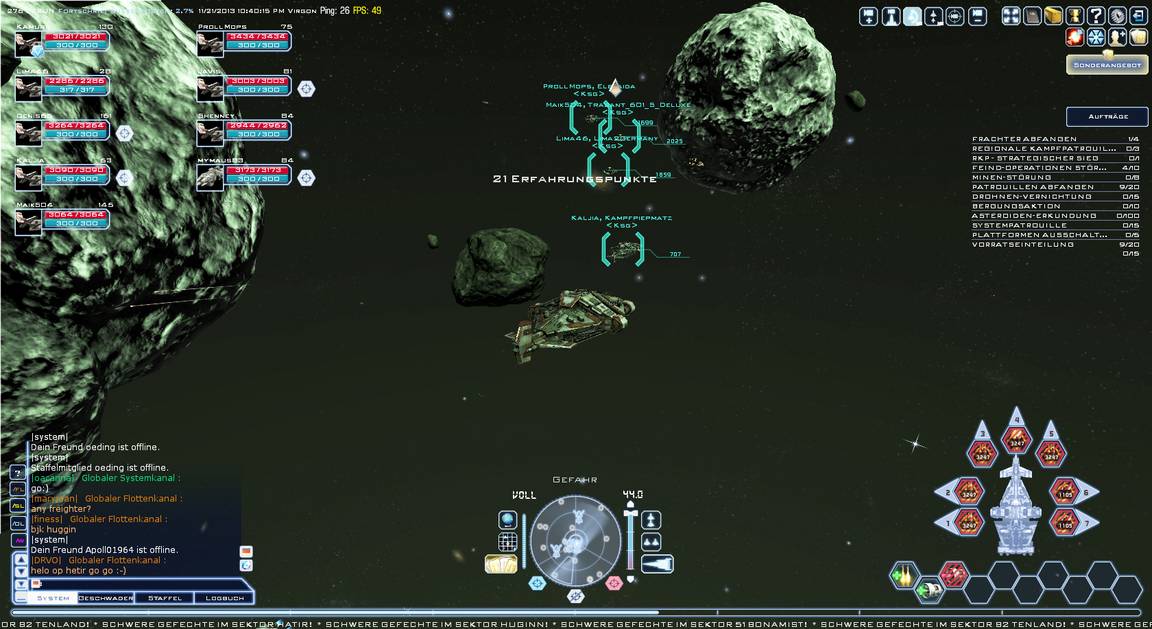The image size is (1152, 629).
Task: Select the System chat tab
Action: (x=53, y=598)
